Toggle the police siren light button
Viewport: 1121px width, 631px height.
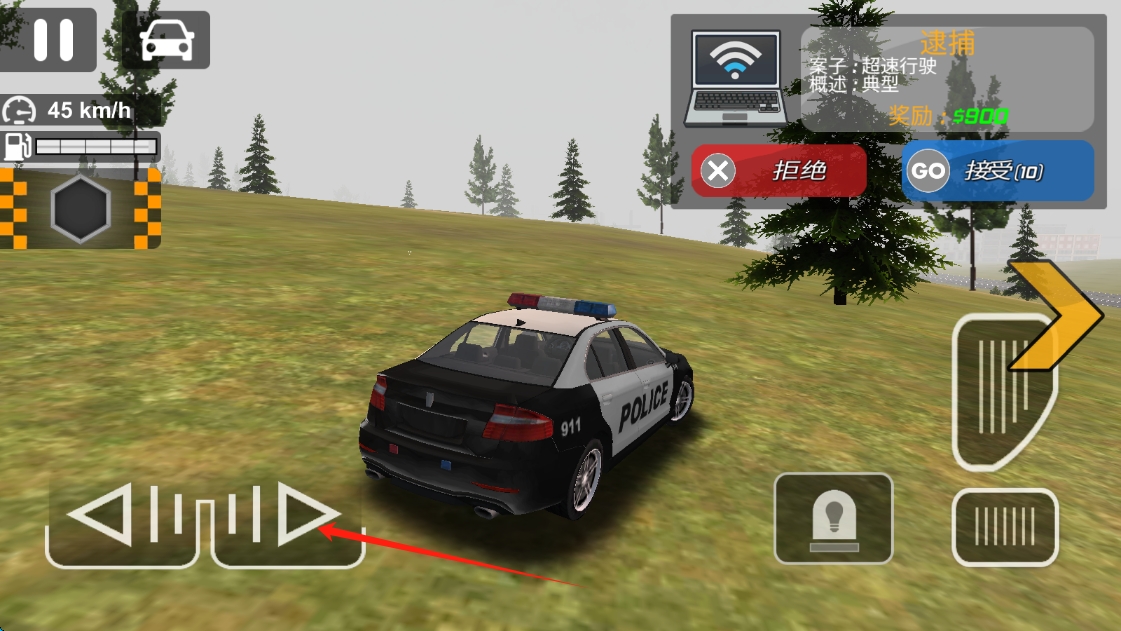click(833, 519)
